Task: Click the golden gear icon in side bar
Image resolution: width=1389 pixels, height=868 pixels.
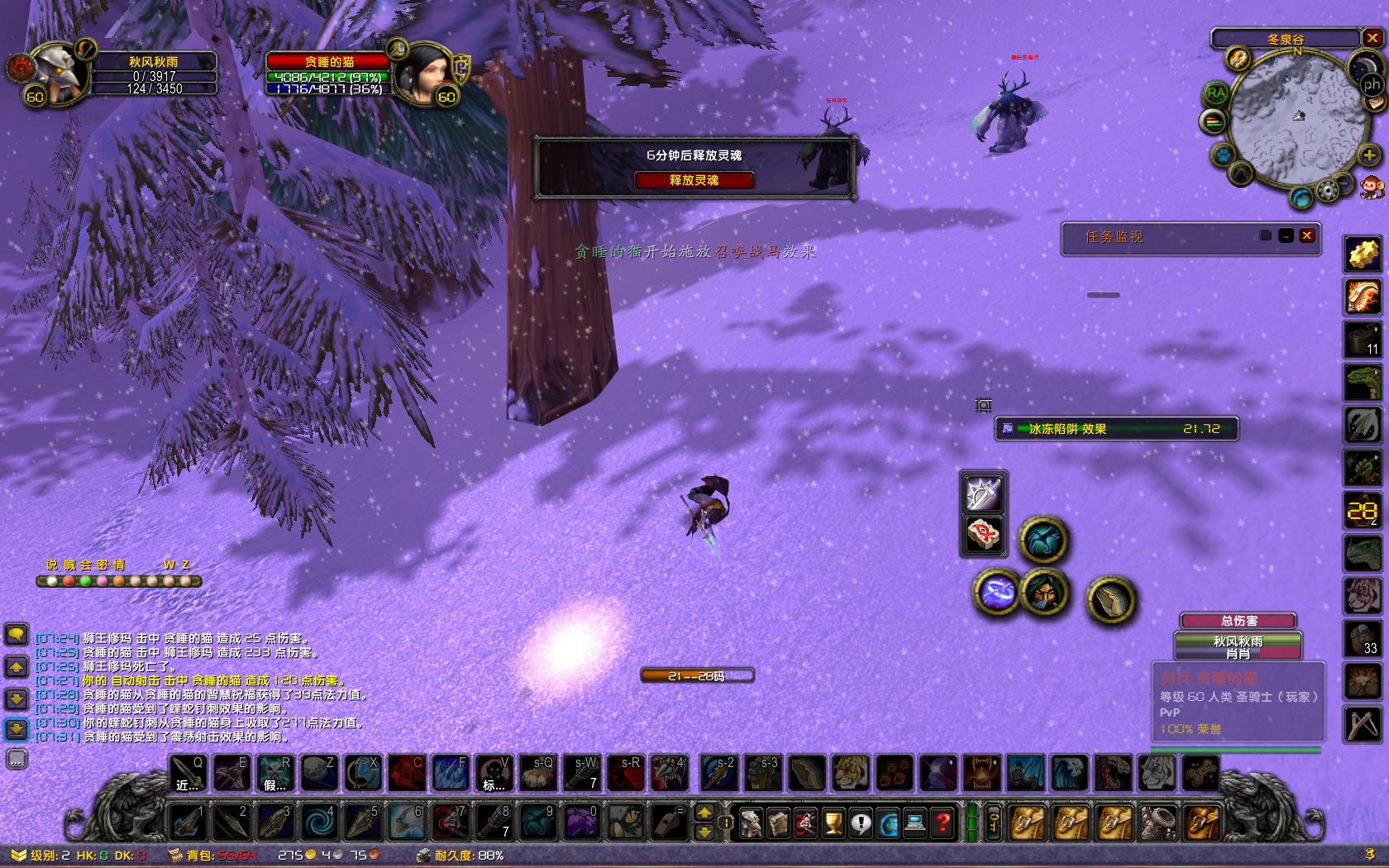Action: coord(1363,254)
